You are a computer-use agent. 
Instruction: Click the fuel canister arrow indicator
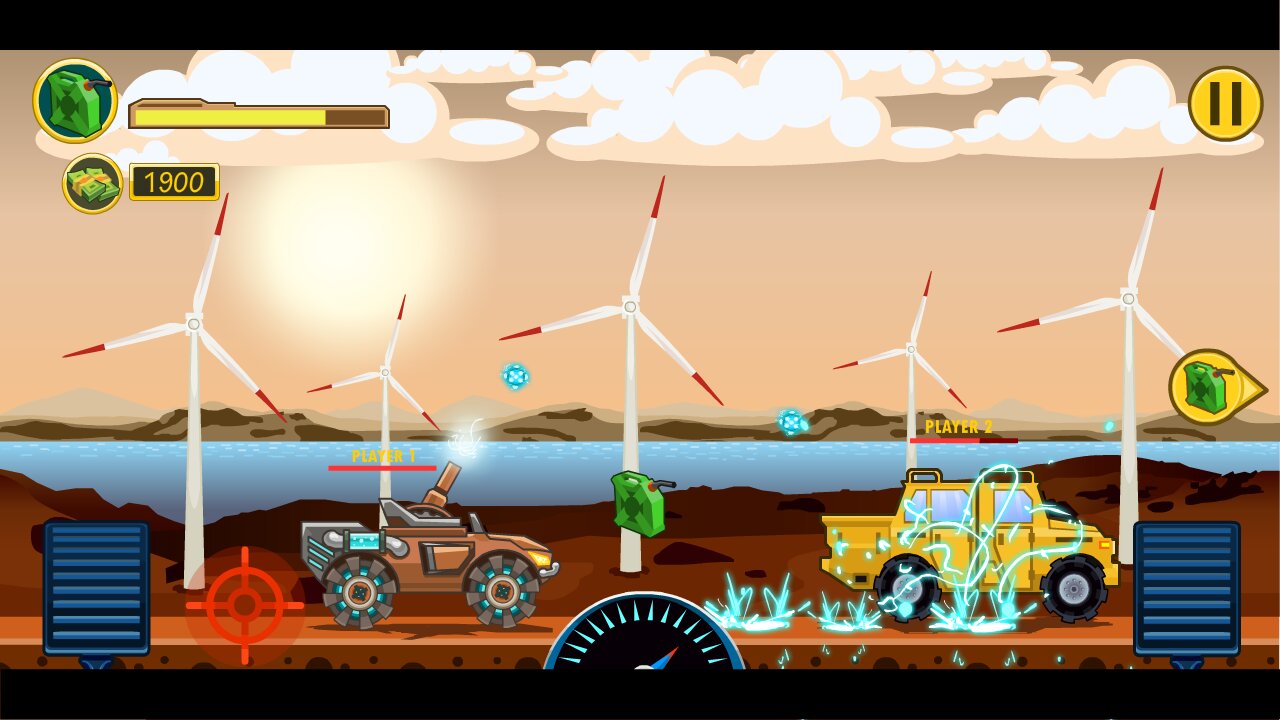(1215, 387)
